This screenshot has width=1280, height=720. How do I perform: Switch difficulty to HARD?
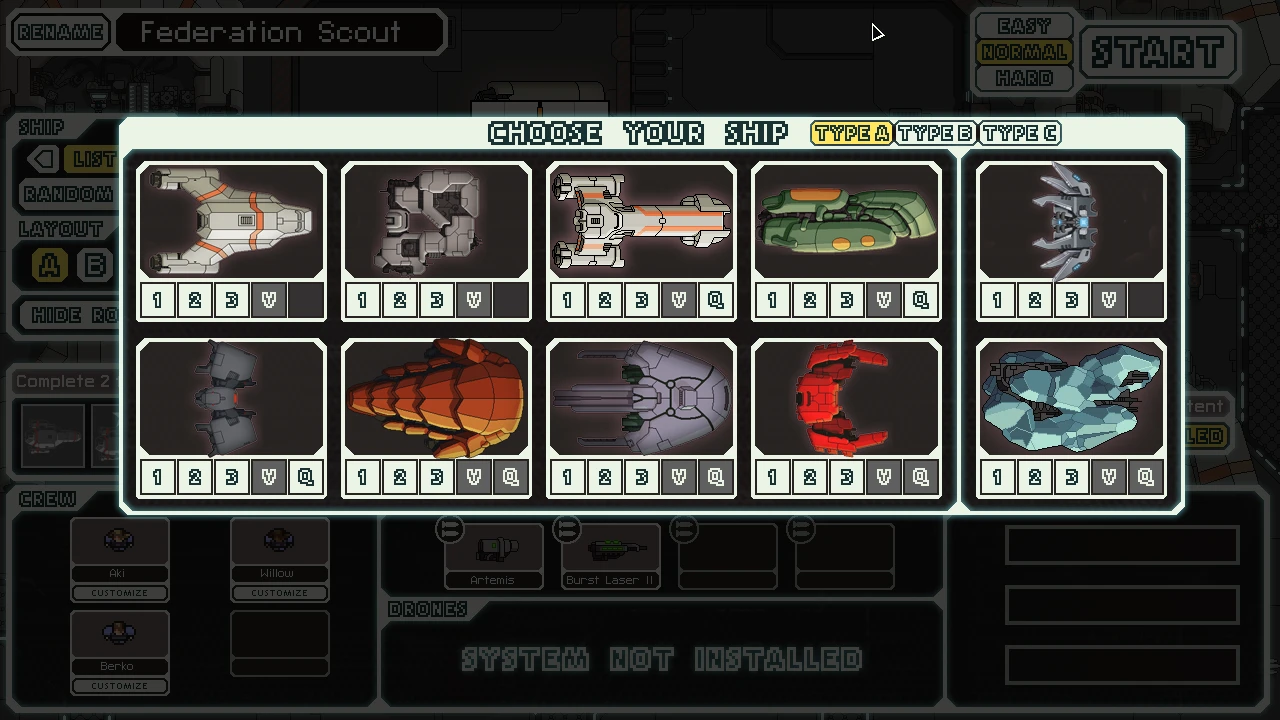[x=1023, y=77]
